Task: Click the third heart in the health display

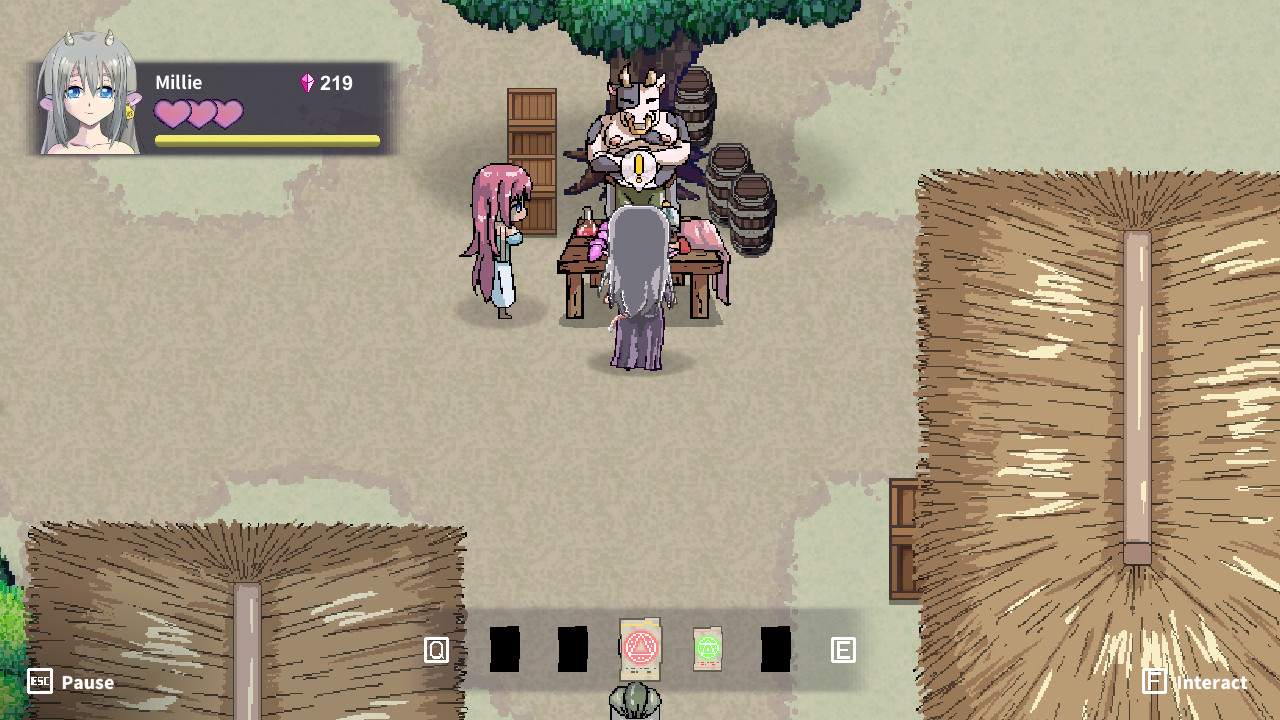Action: point(228,115)
